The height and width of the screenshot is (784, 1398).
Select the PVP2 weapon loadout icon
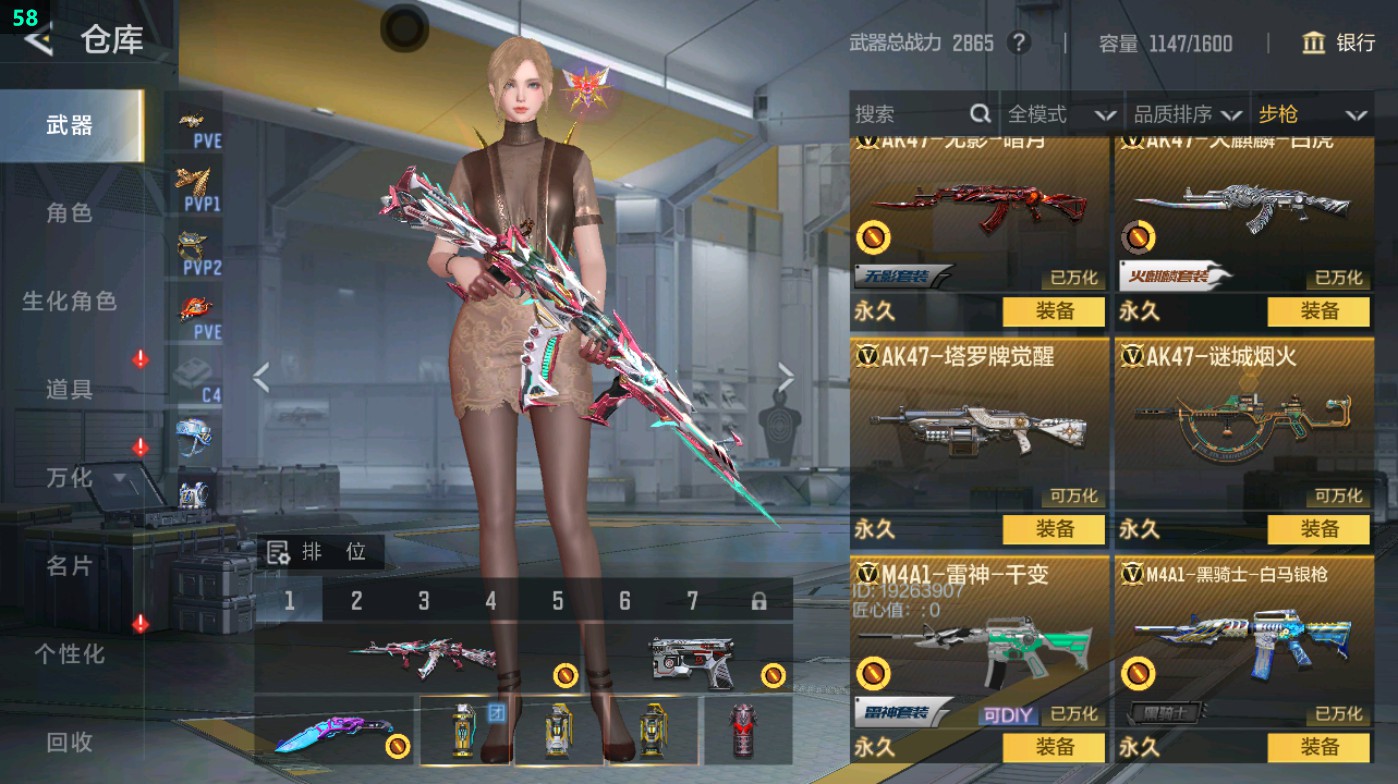[x=199, y=247]
